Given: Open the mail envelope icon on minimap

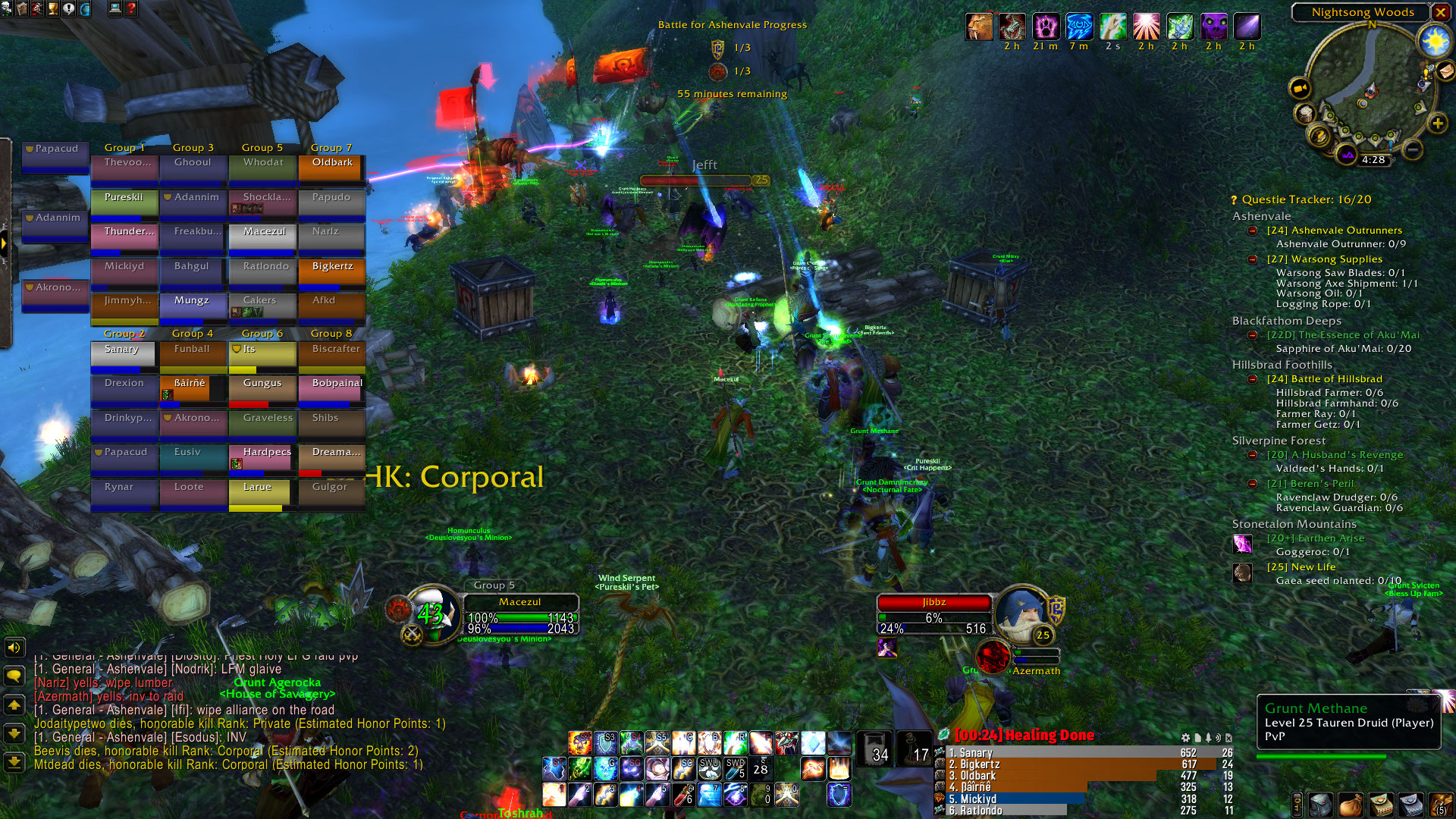Looking at the screenshot, I should point(1445,71).
